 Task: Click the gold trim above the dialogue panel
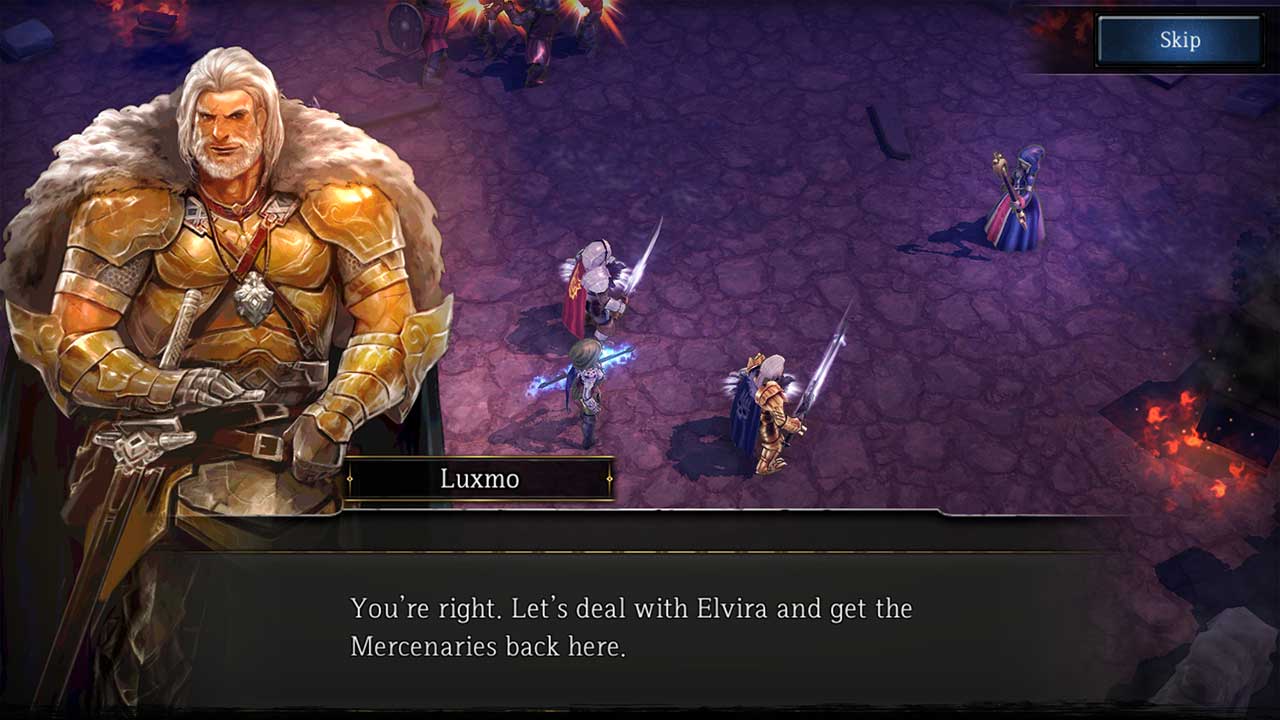(640, 552)
